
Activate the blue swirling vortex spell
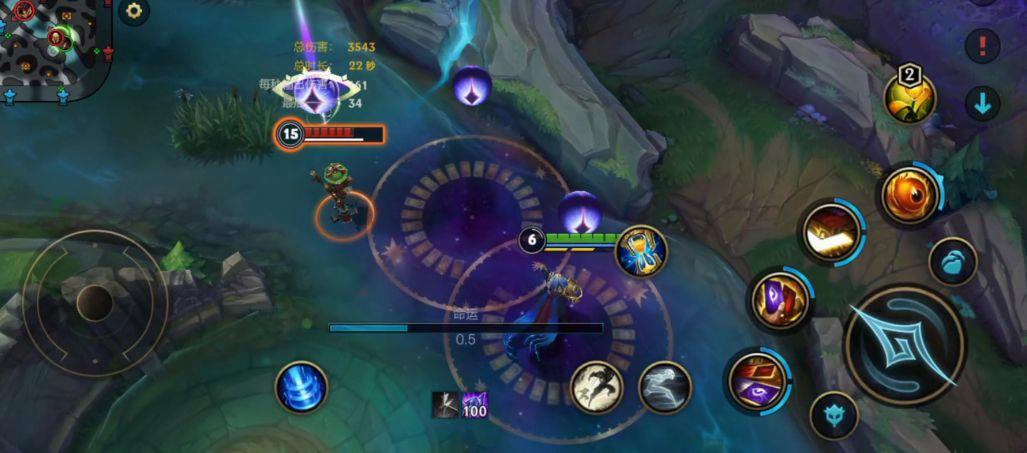301,387
